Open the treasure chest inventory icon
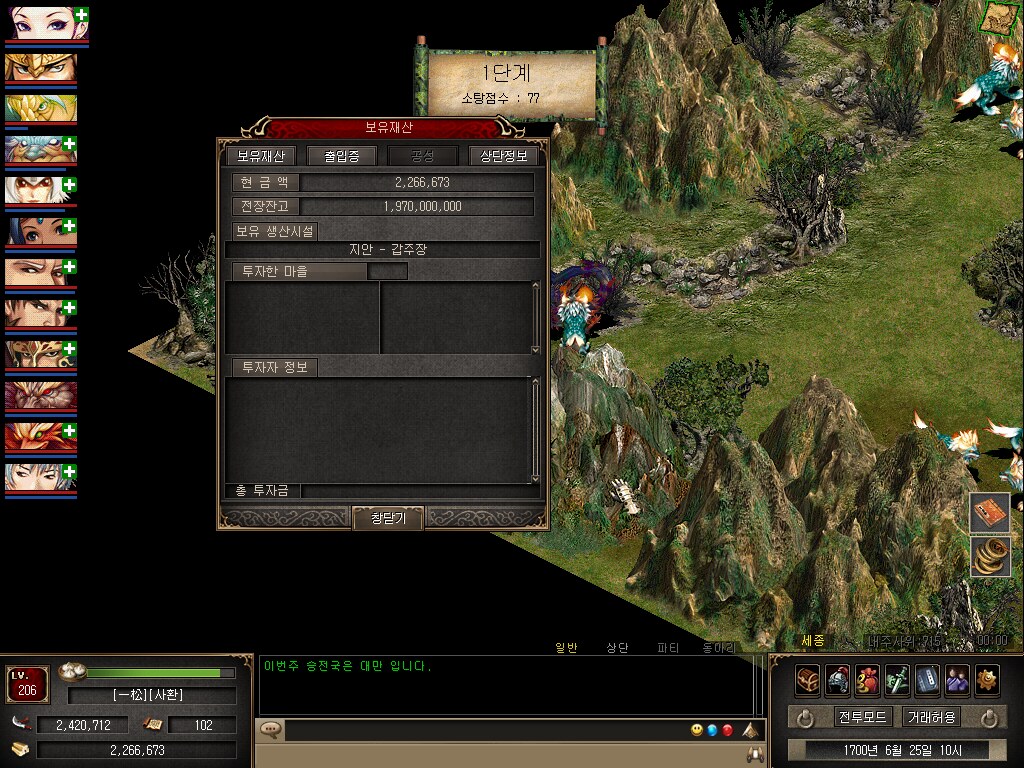Screen dimensions: 1024x768 pyautogui.click(x=808, y=679)
